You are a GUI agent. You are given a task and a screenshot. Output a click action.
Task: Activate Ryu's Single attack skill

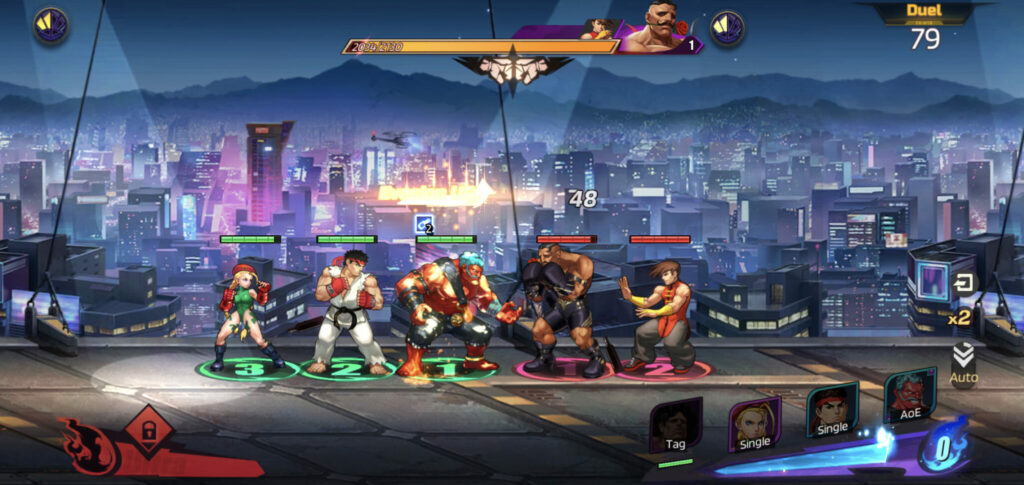[832, 411]
